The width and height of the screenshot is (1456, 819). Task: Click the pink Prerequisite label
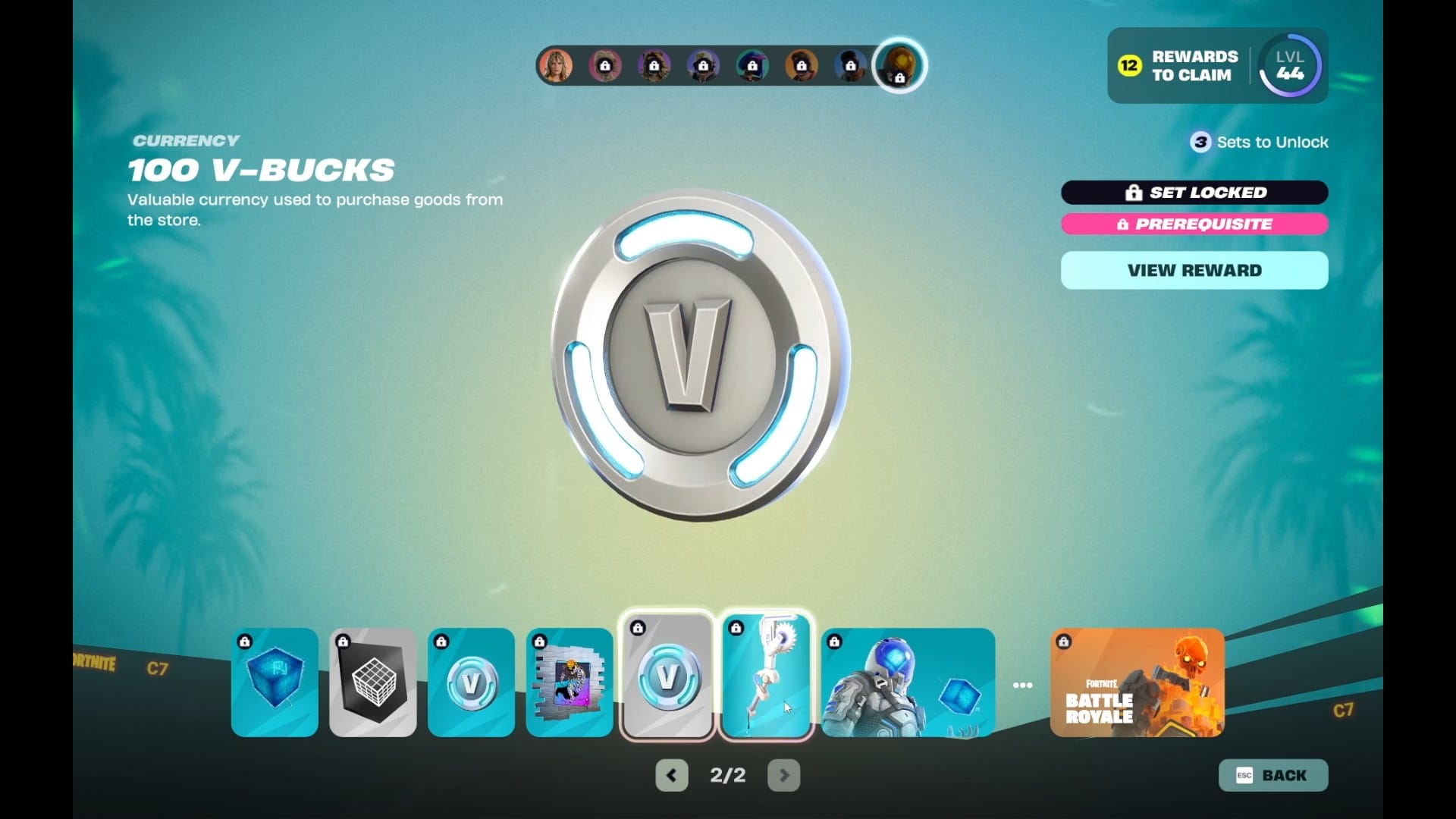1194,224
